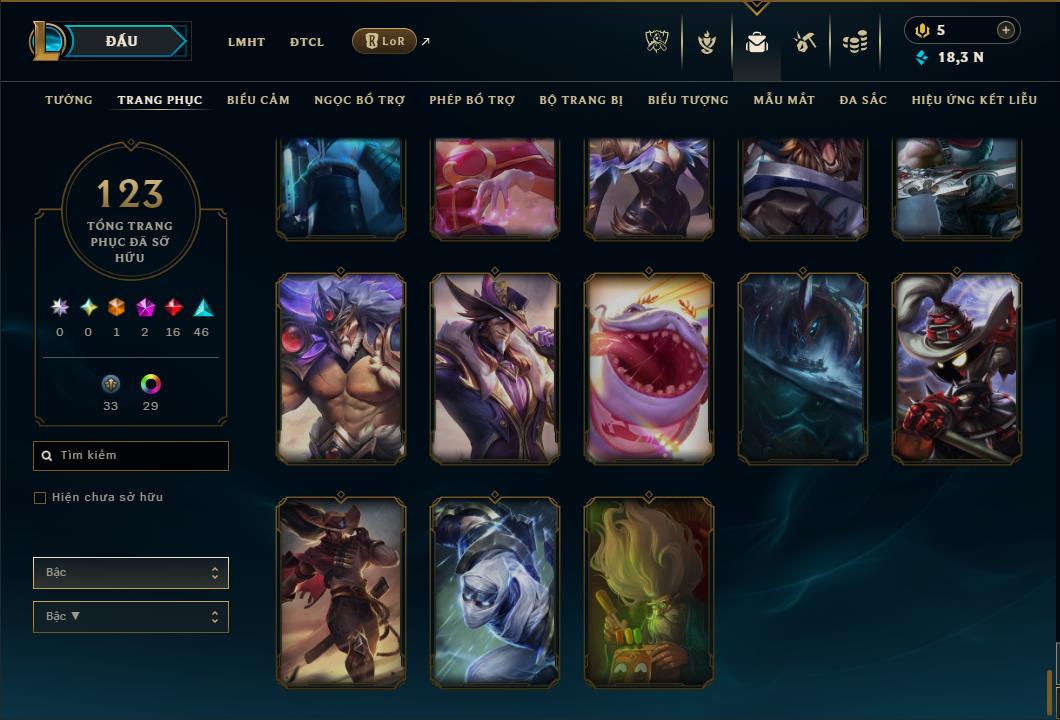Type in the Tìm kiếm search box
This screenshot has width=1060, height=720.
pos(140,456)
